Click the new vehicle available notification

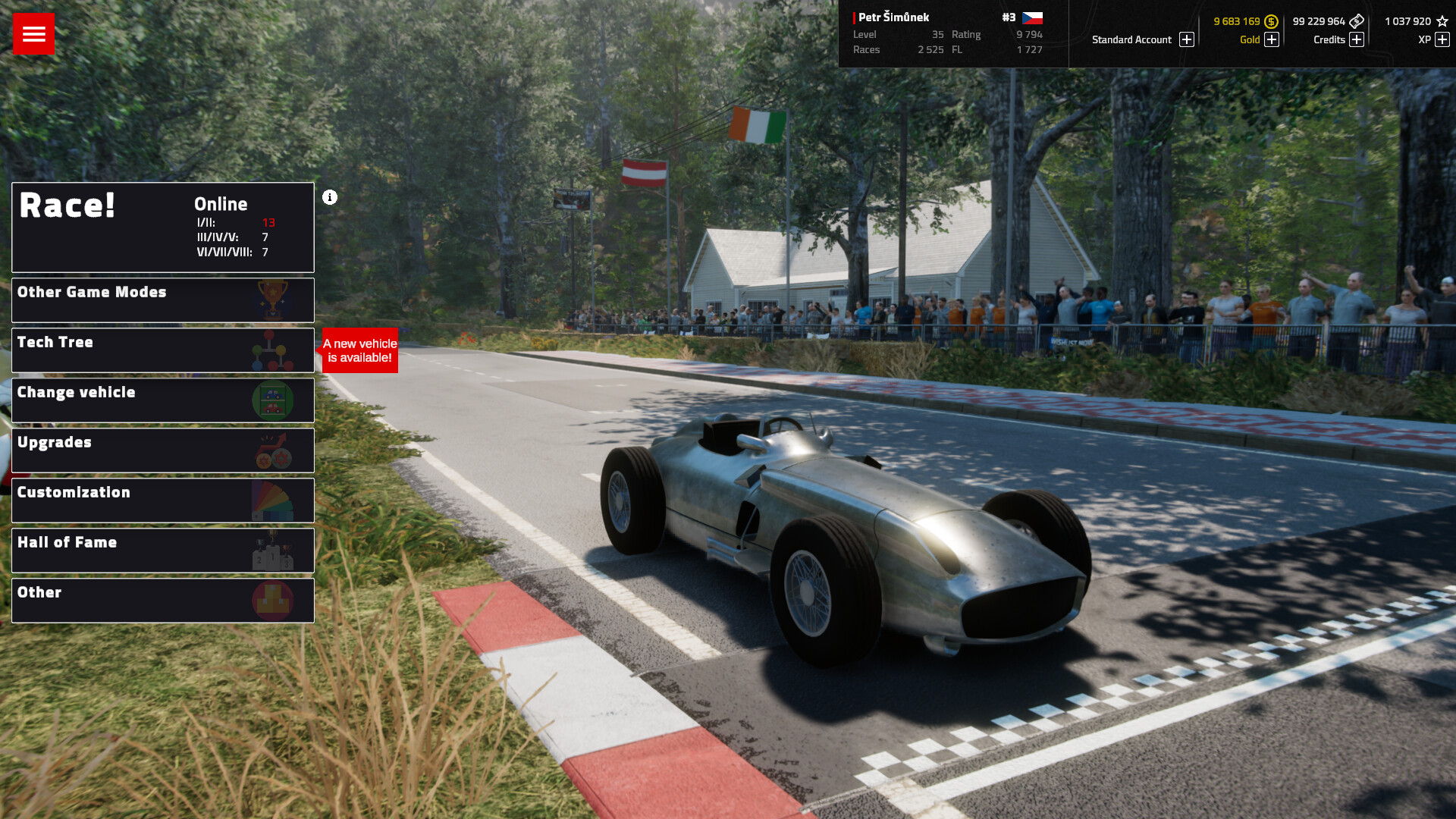[x=360, y=350]
